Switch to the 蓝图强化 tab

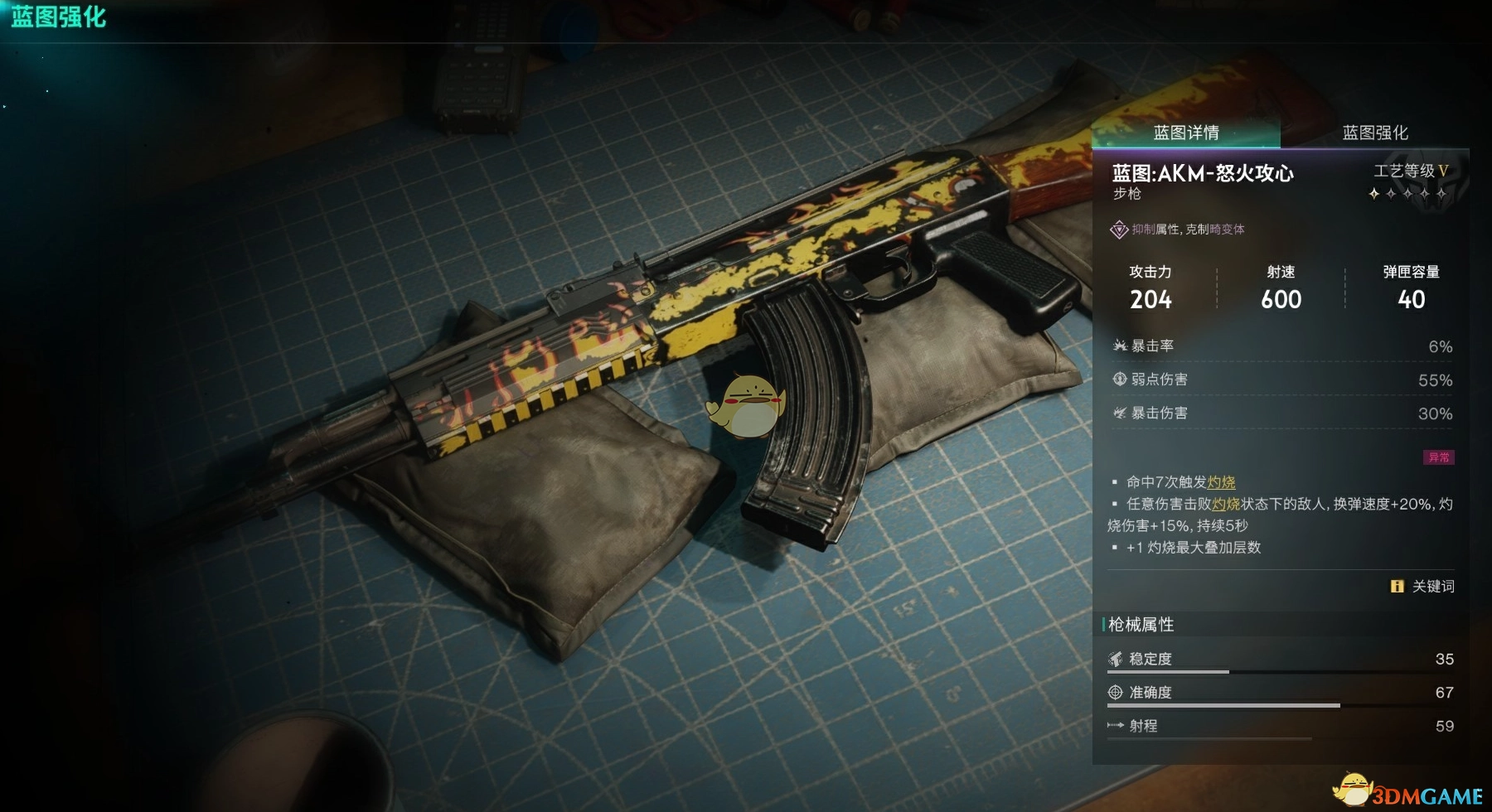point(1374,133)
